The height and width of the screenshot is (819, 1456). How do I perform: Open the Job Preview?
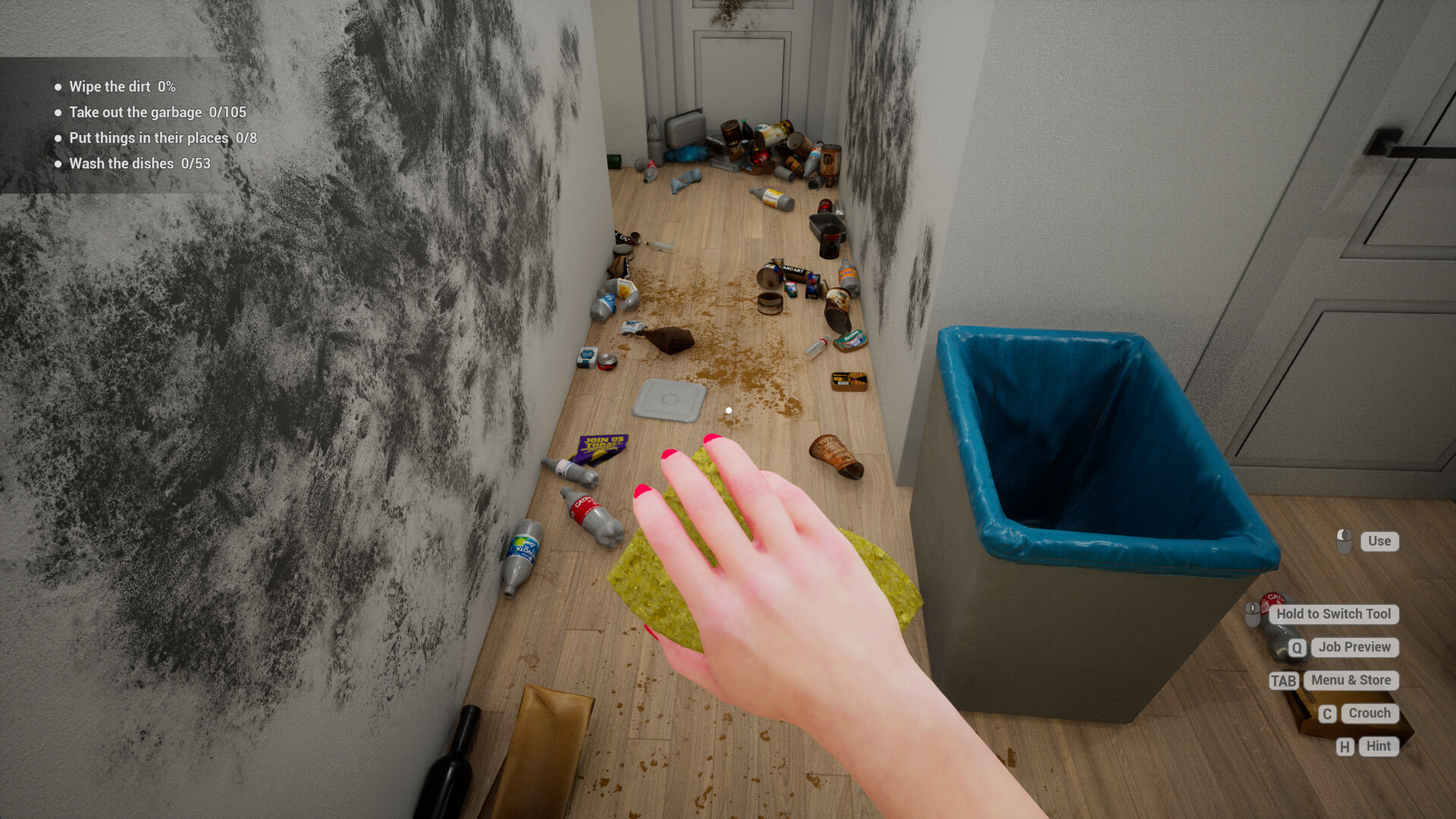tap(1354, 648)
